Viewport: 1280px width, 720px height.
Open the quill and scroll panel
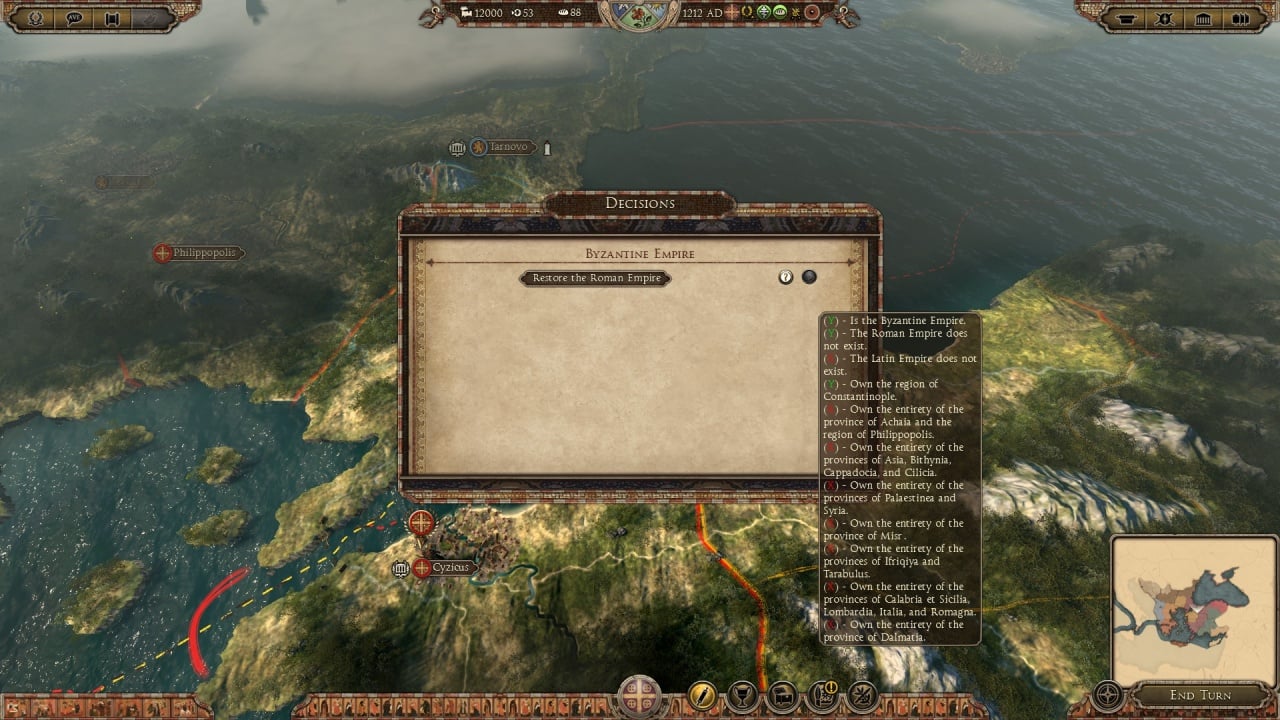click(x=703, y=695)
